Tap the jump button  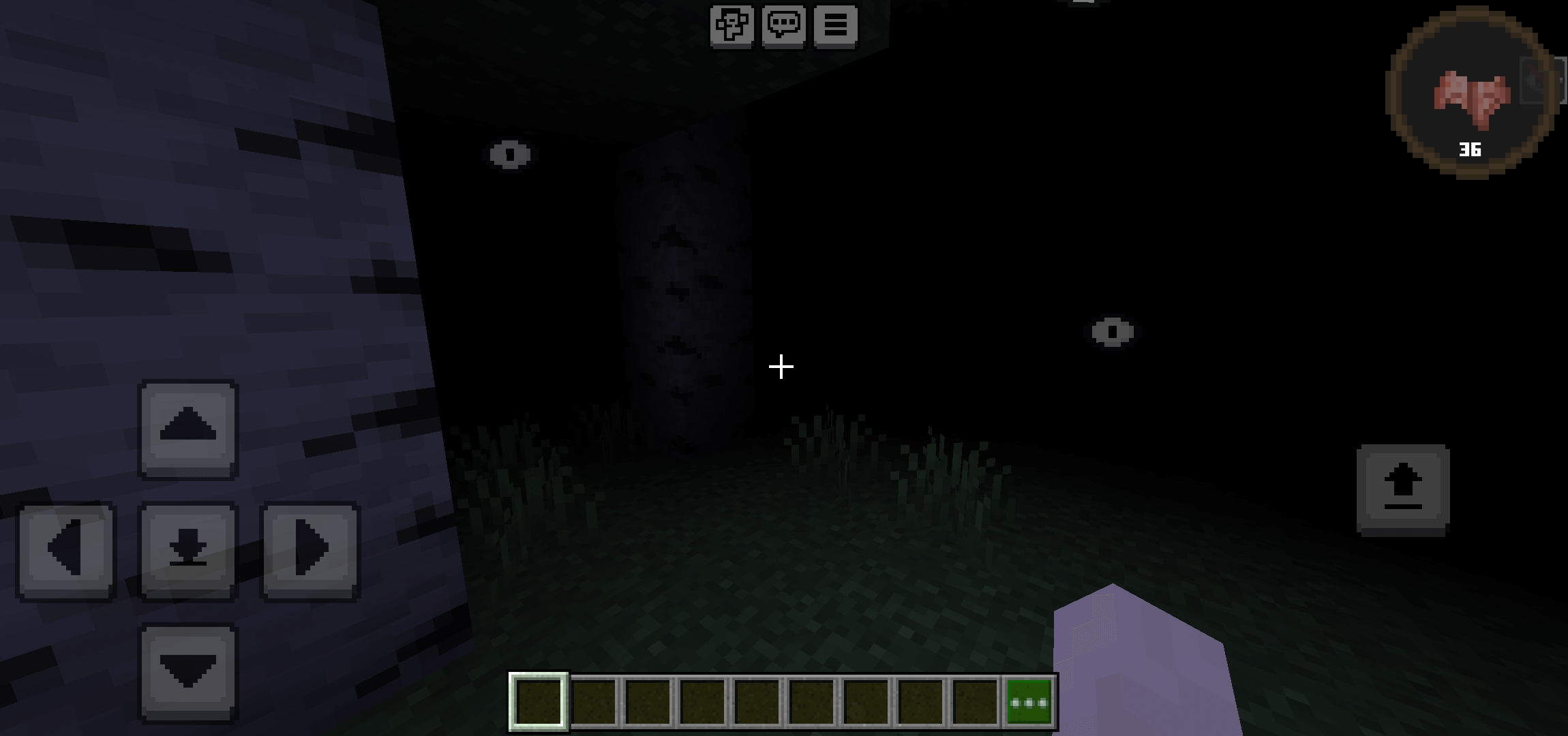1402,489
